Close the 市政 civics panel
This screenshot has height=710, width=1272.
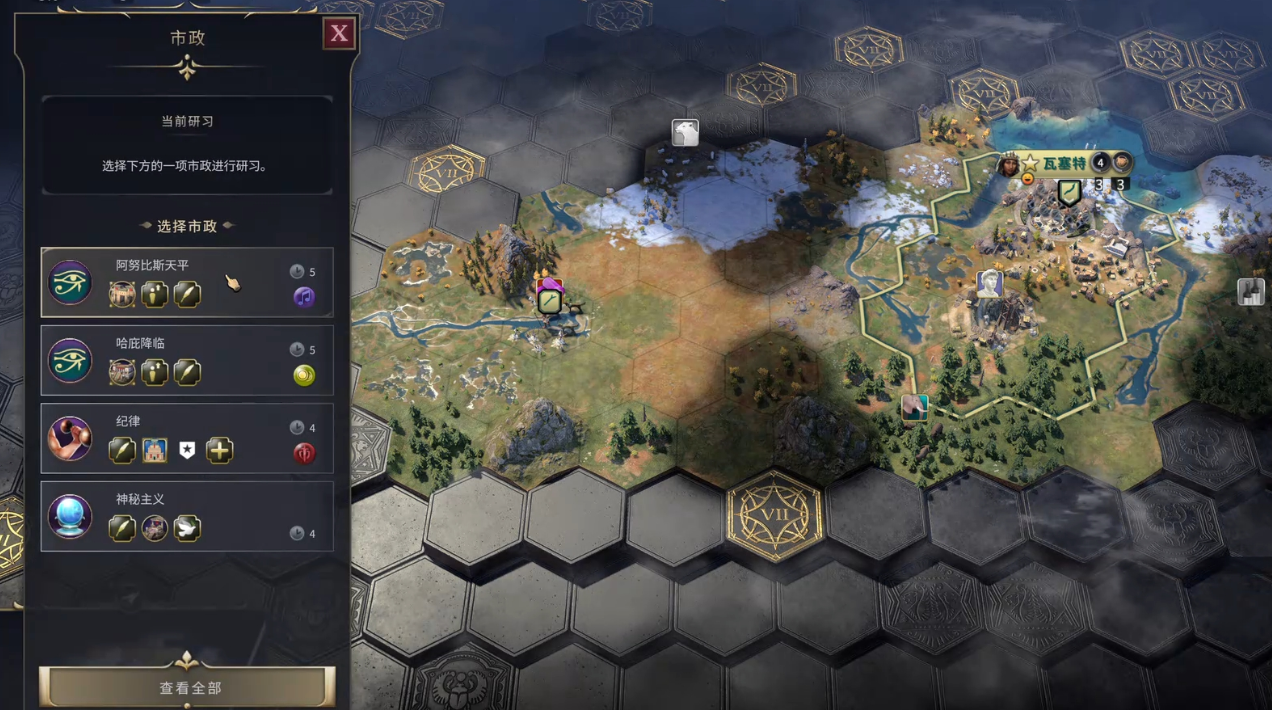click(x=339, y=34)
